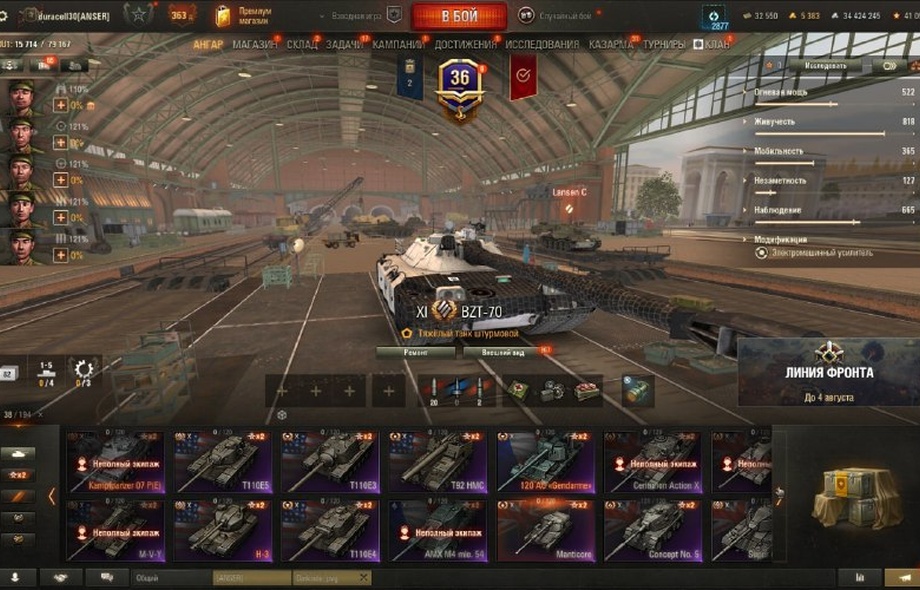Switch to the КАЗАРМА tab
The image size is (920, 590).
(610, 45)
